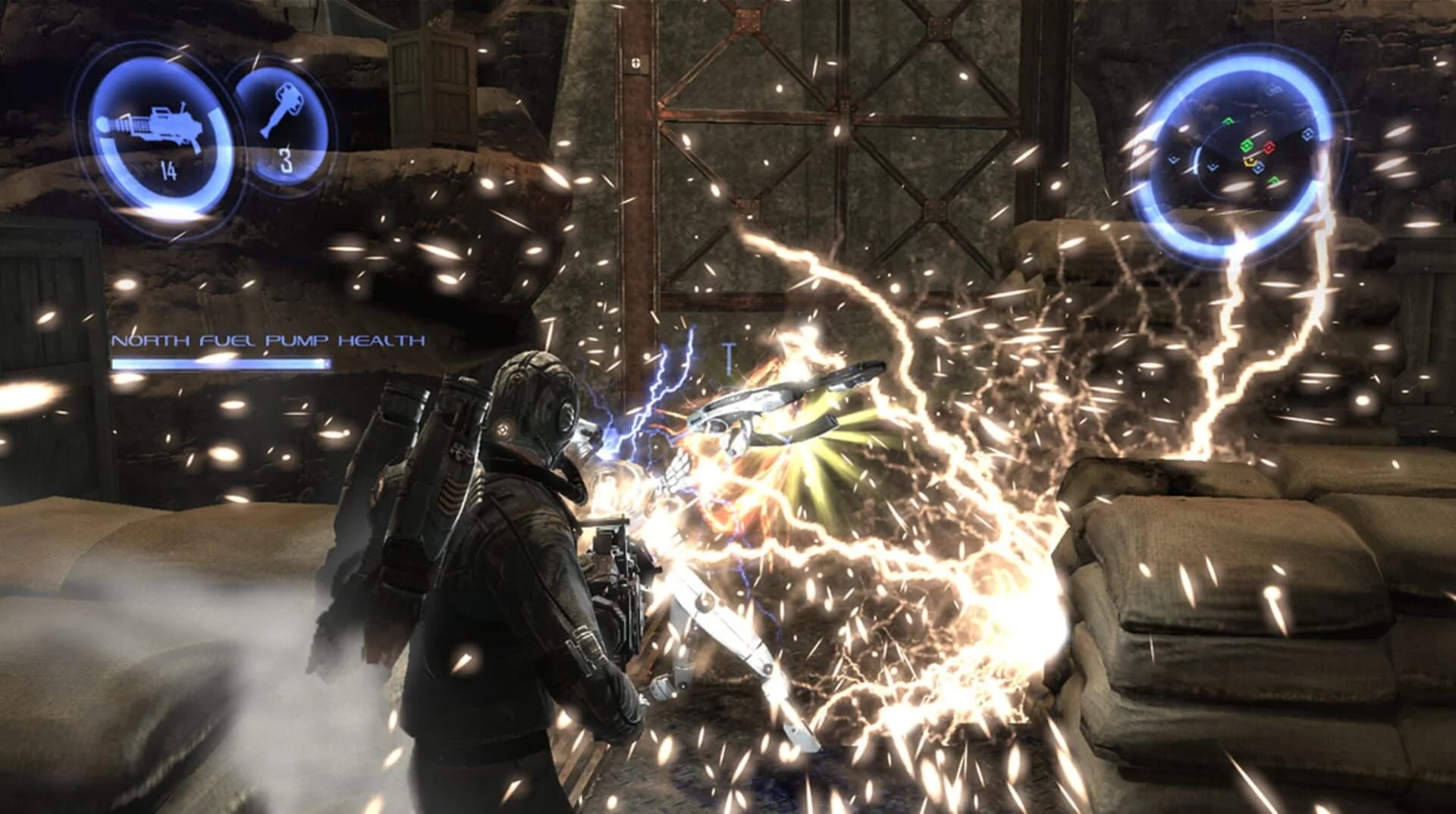Click the yellow player marker on the radar
Screen dimensions: 1456x814
coord(1250,161)
